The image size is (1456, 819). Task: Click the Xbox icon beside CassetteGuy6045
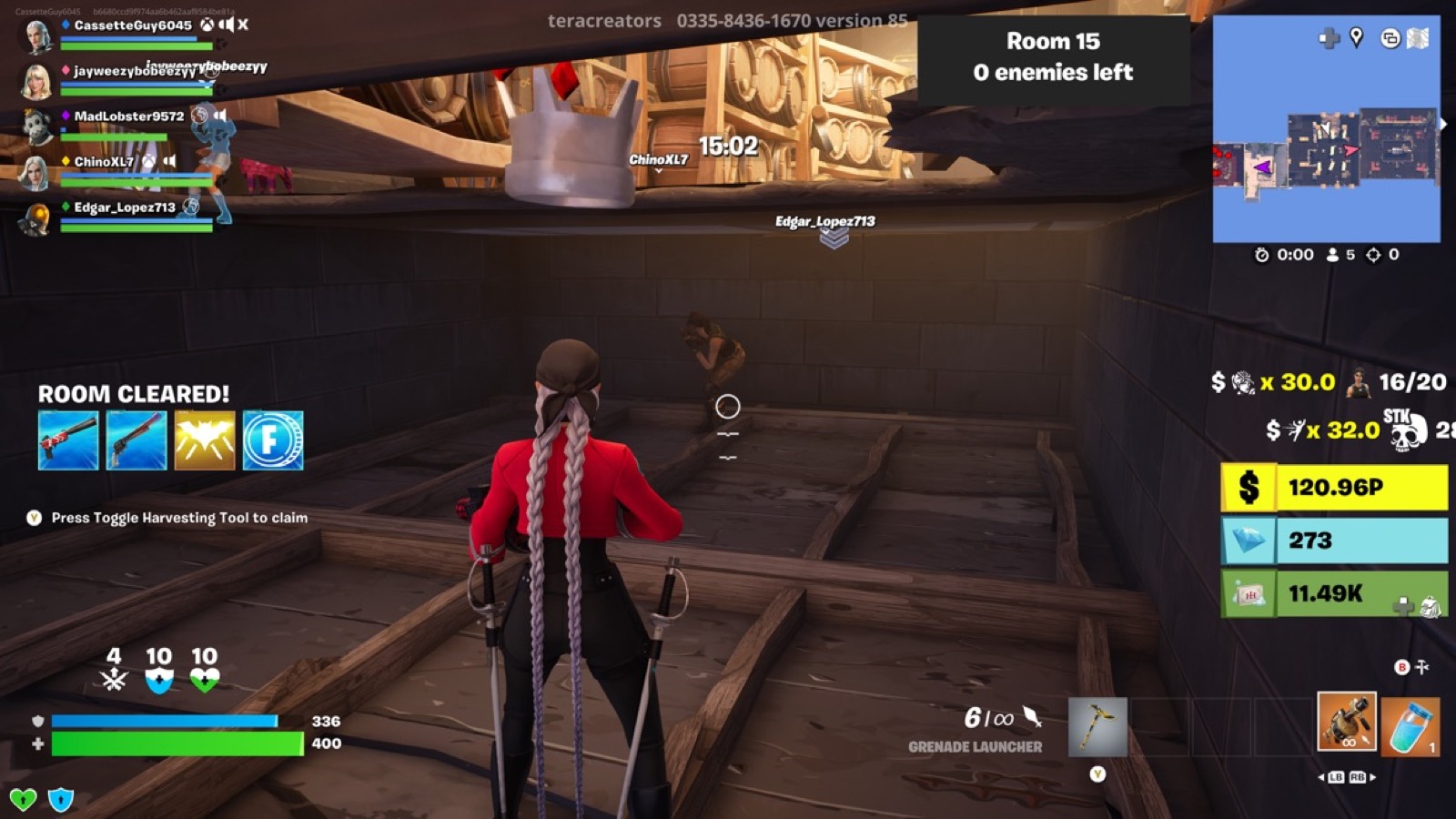207,25
